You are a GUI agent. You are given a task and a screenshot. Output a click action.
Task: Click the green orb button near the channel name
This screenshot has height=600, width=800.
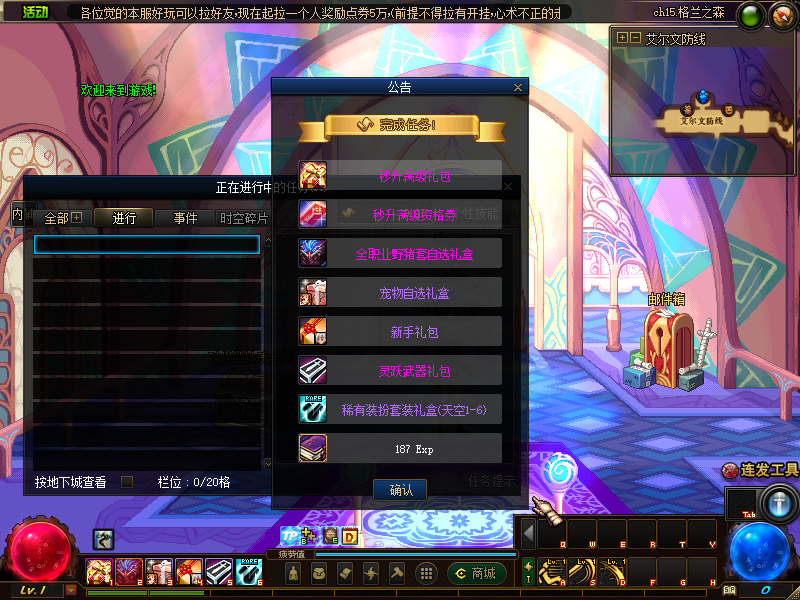753,15
